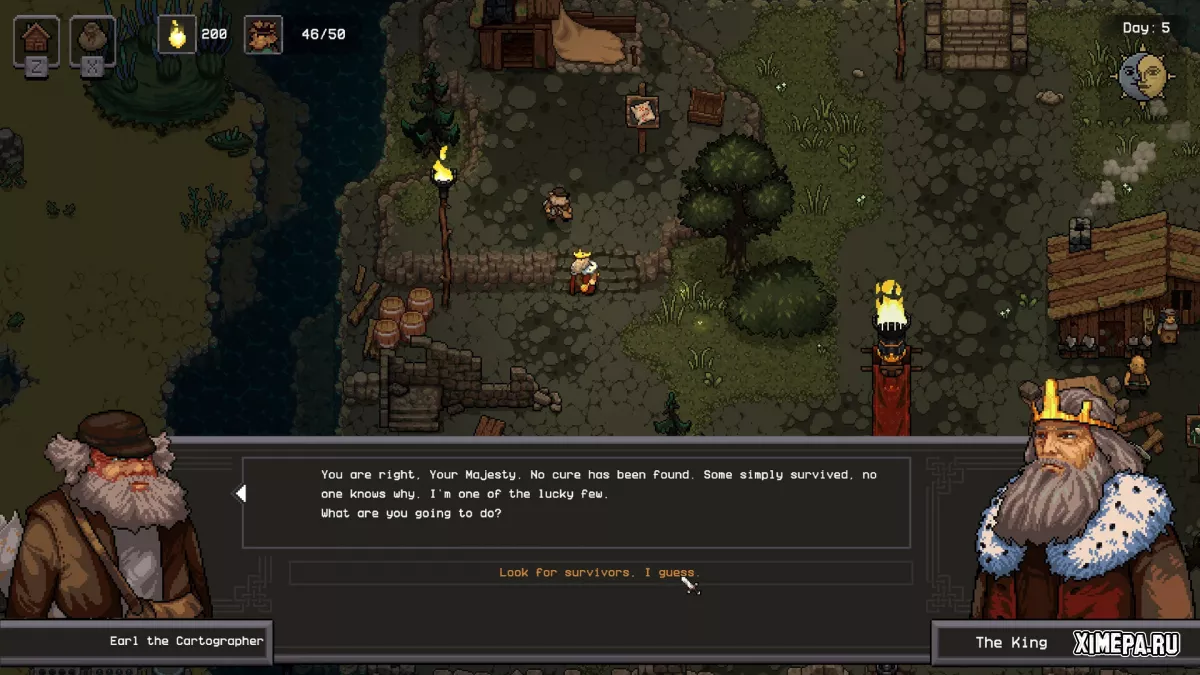Choose the "Look for survivors, I guess" reply
Image resolution: width=1200 pixels, height=675 pixels.
point(599,573)
